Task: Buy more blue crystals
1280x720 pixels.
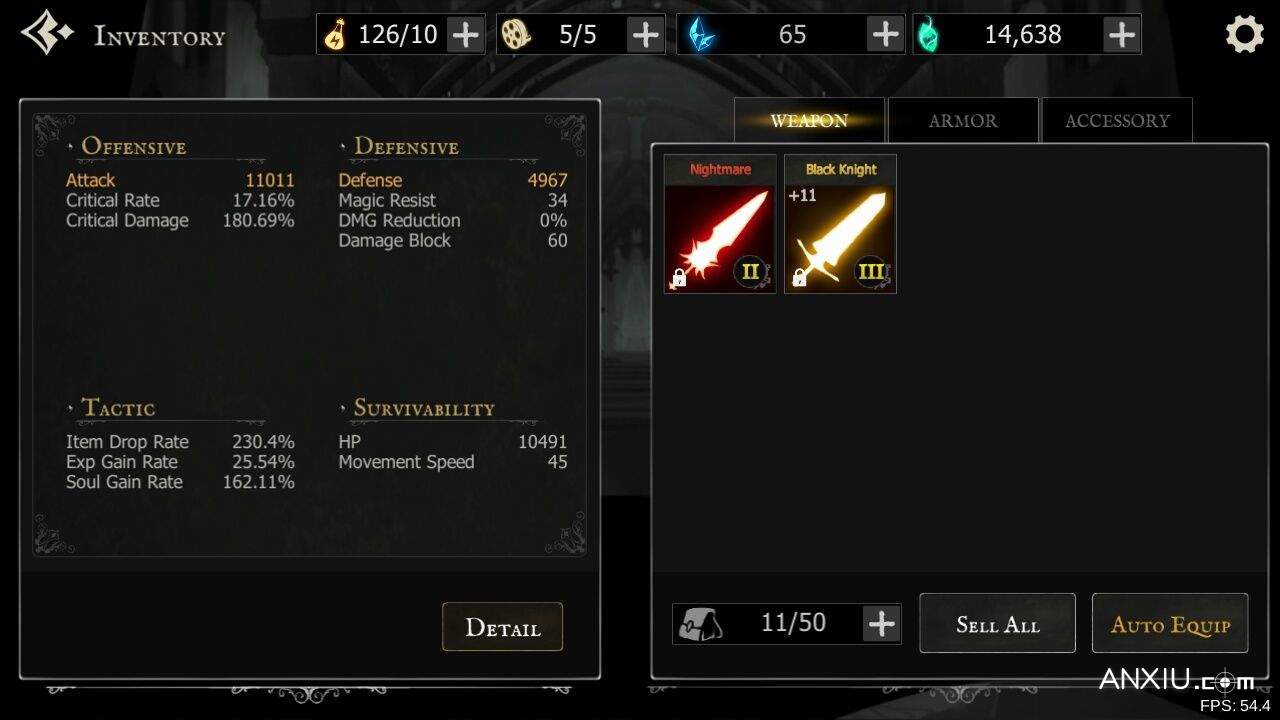Action: coord(885,35)
